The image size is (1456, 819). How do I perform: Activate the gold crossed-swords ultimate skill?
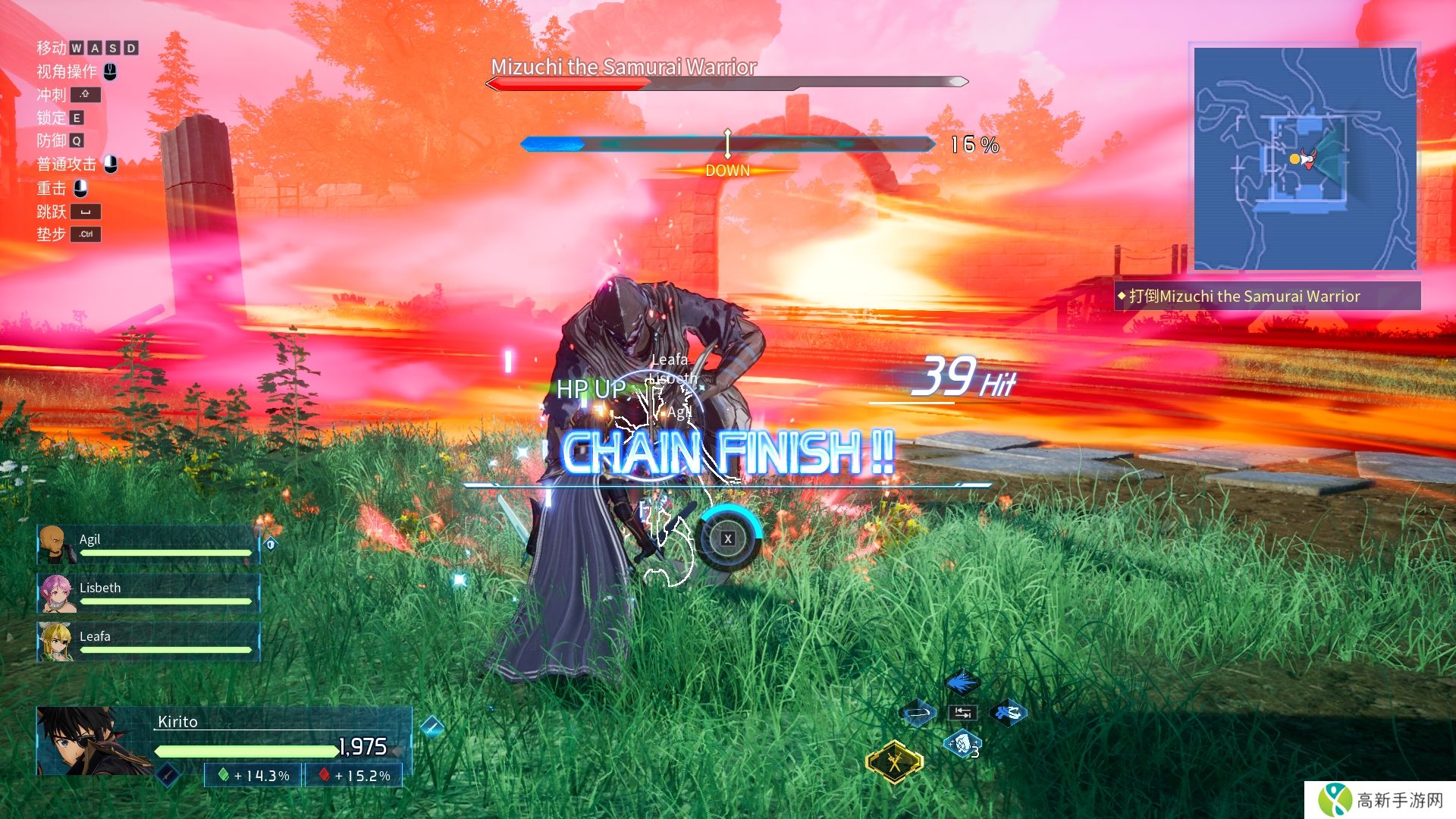point(895,761)
